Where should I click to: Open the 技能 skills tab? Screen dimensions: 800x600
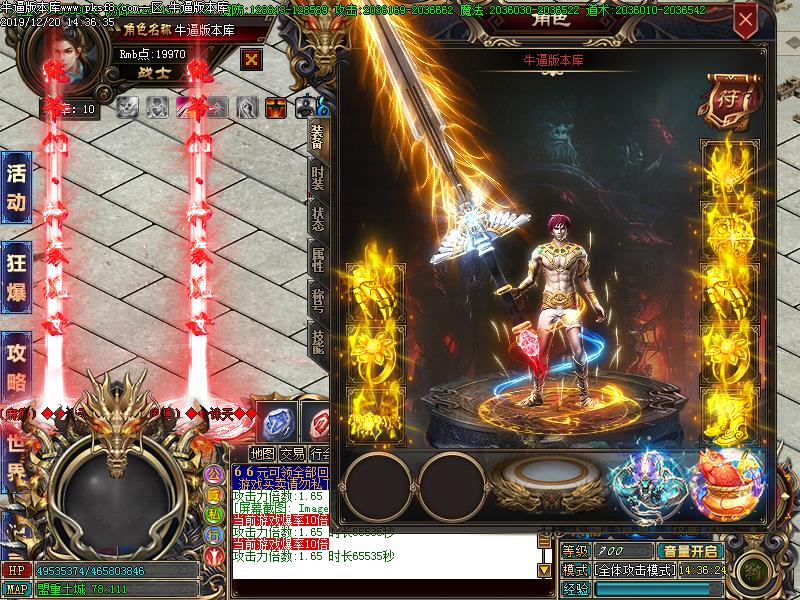[316, 341]
